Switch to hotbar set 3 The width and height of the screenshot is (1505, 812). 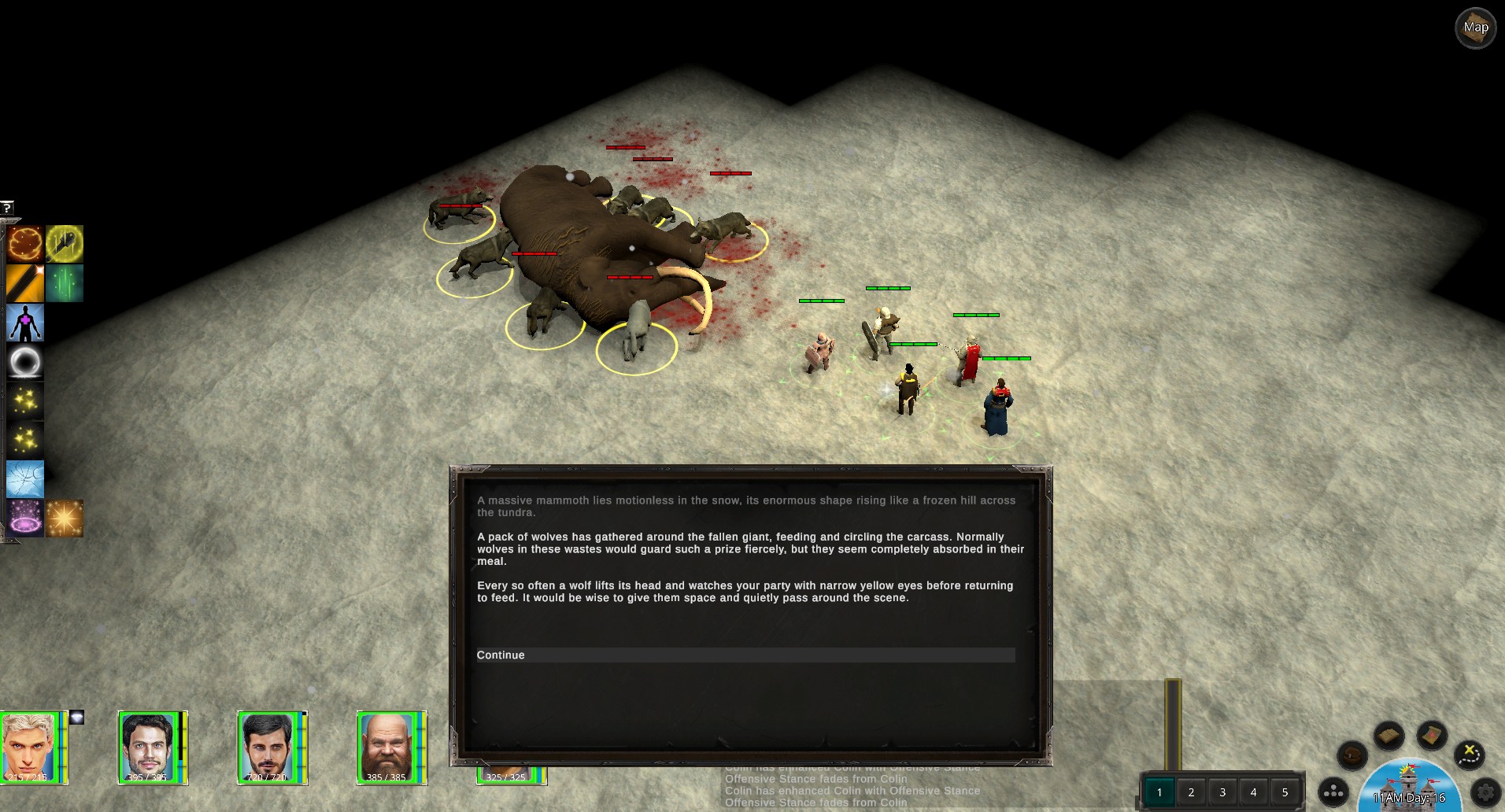1222,792
